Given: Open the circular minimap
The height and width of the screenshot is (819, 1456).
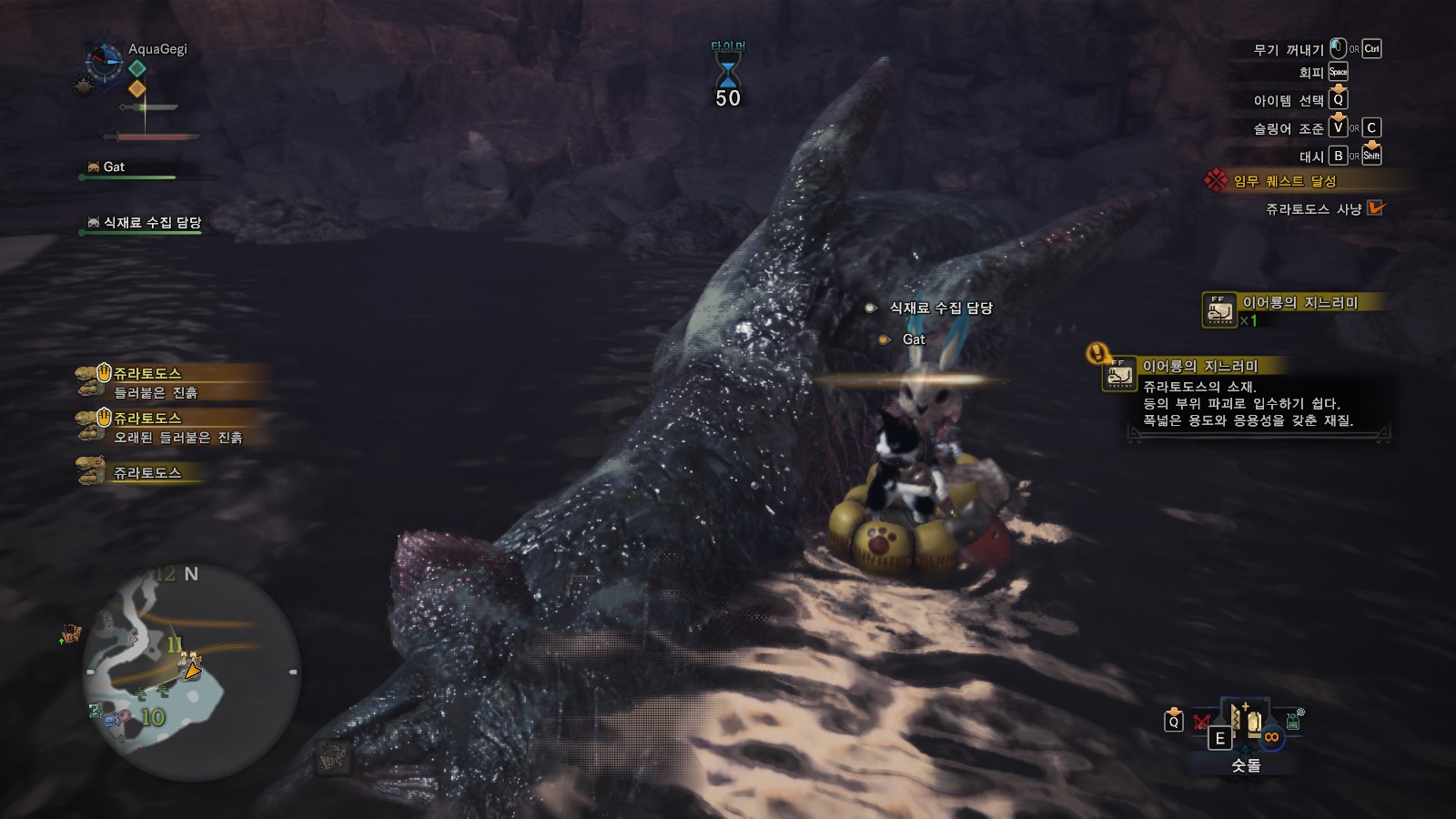Looking at the screenshot, I should (x=190, y=672).
